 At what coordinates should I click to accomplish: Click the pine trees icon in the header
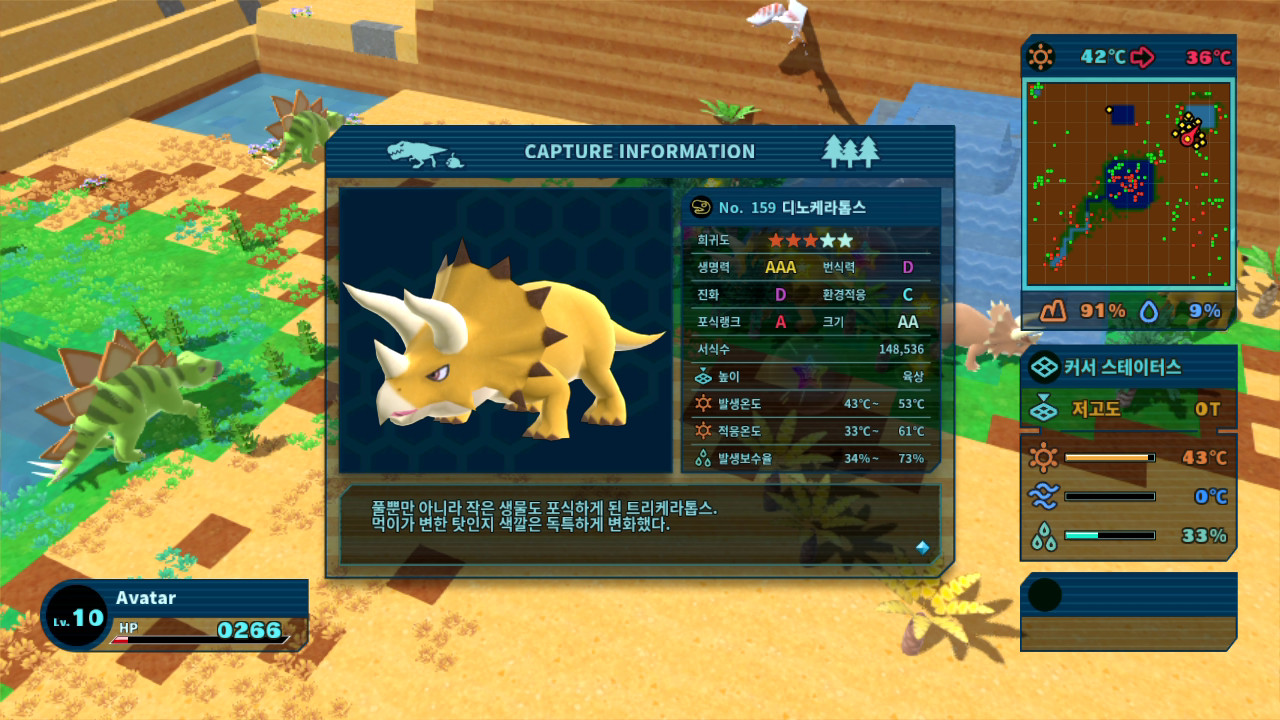(850, 151)
